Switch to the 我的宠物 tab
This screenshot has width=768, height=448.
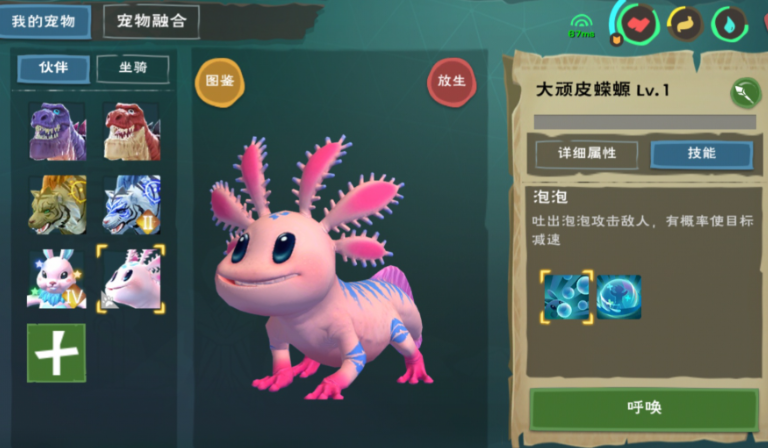[x=45, y=20]
